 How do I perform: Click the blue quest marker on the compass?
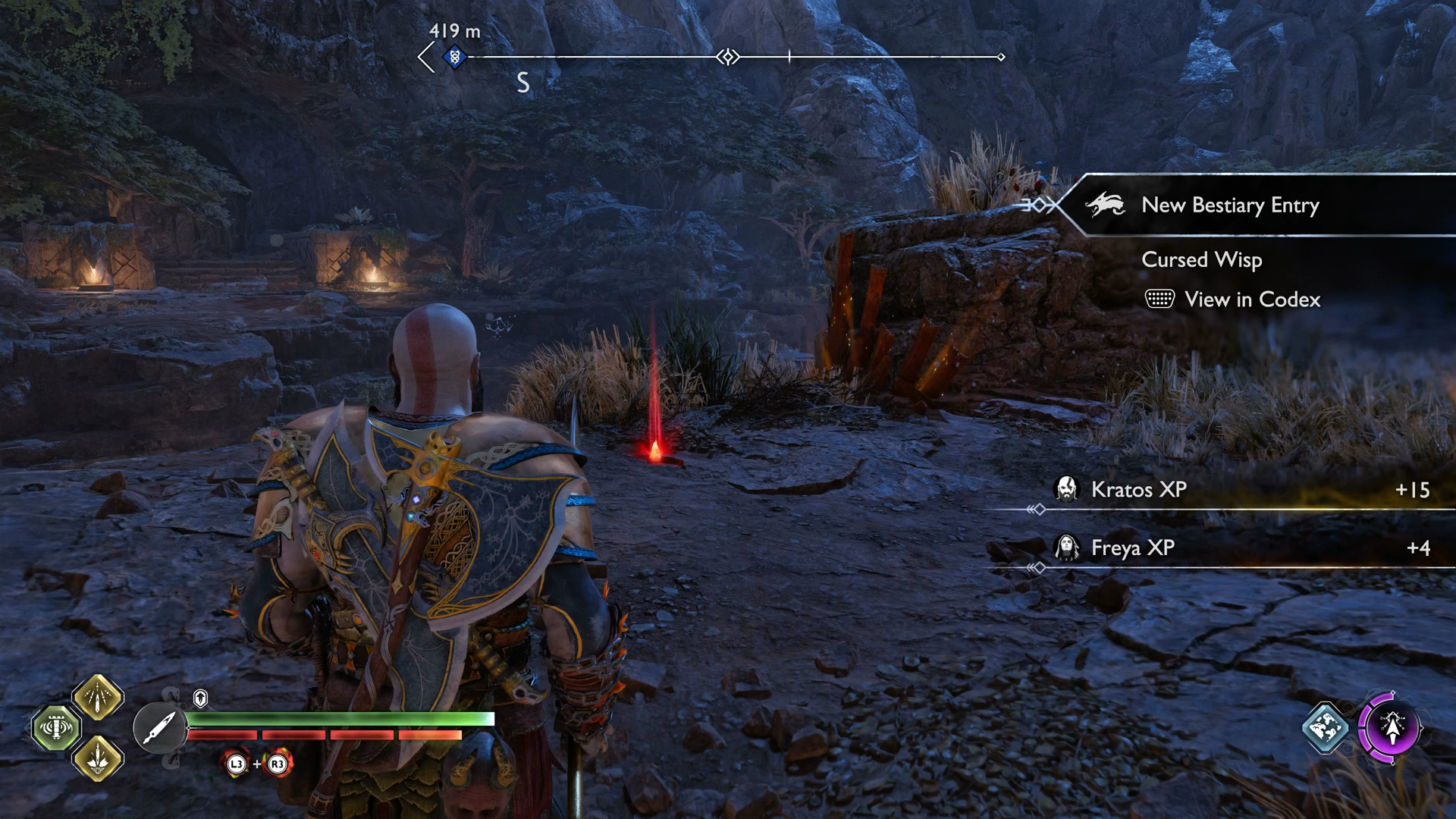454,57
